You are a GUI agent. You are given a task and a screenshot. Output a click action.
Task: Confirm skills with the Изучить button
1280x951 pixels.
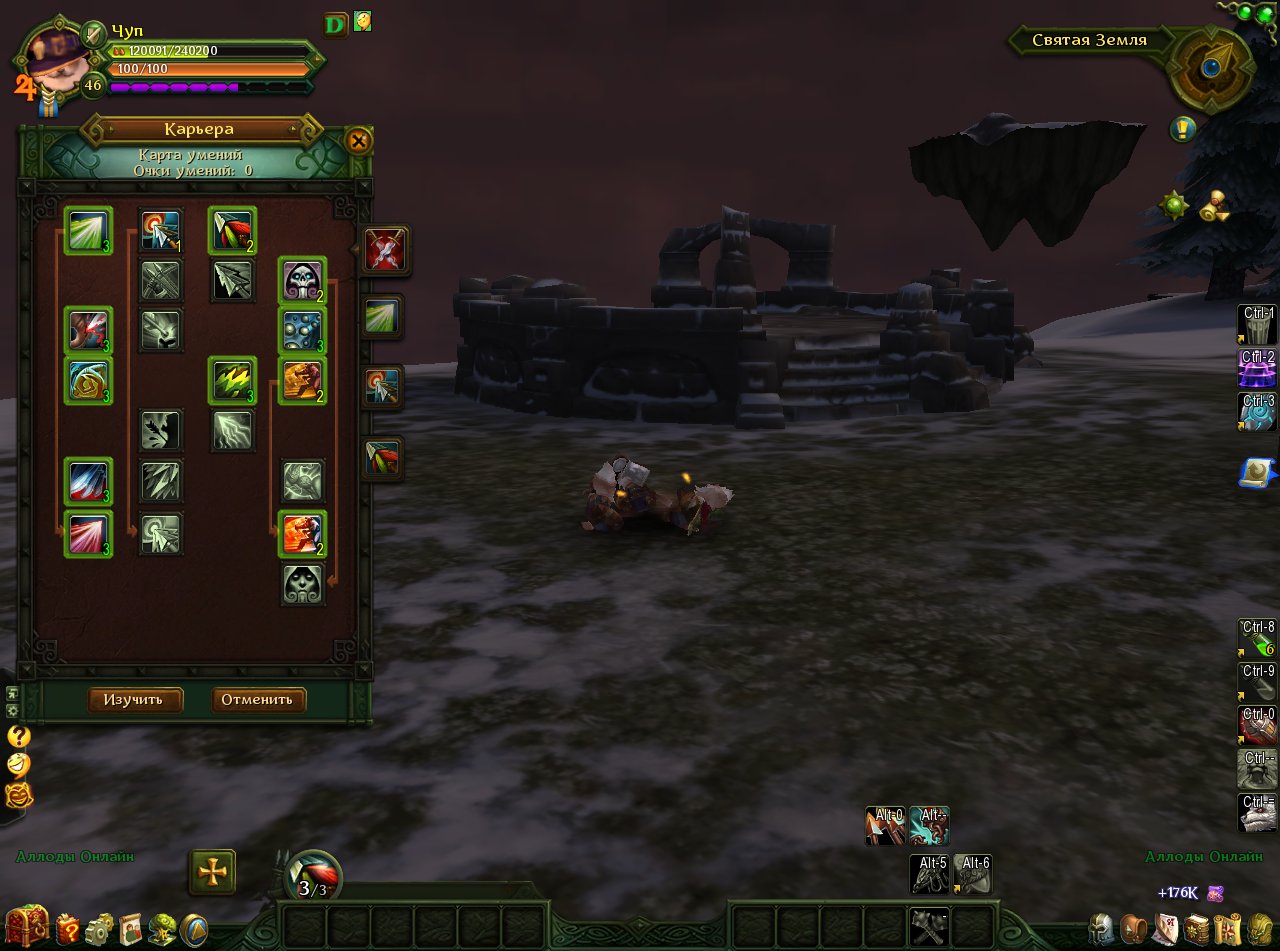(135, 699)
